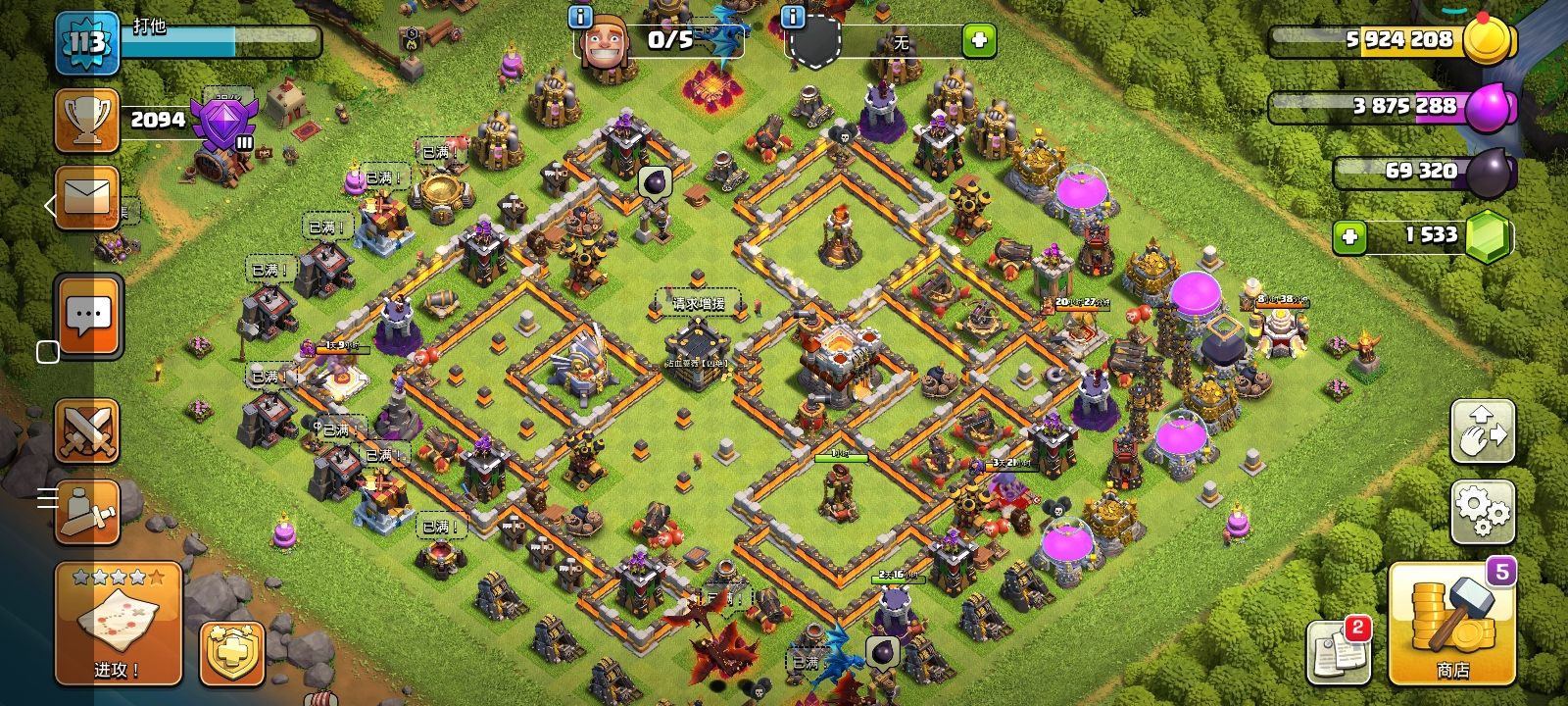Tap the pink elixir drop icon

click(1489, 107)
